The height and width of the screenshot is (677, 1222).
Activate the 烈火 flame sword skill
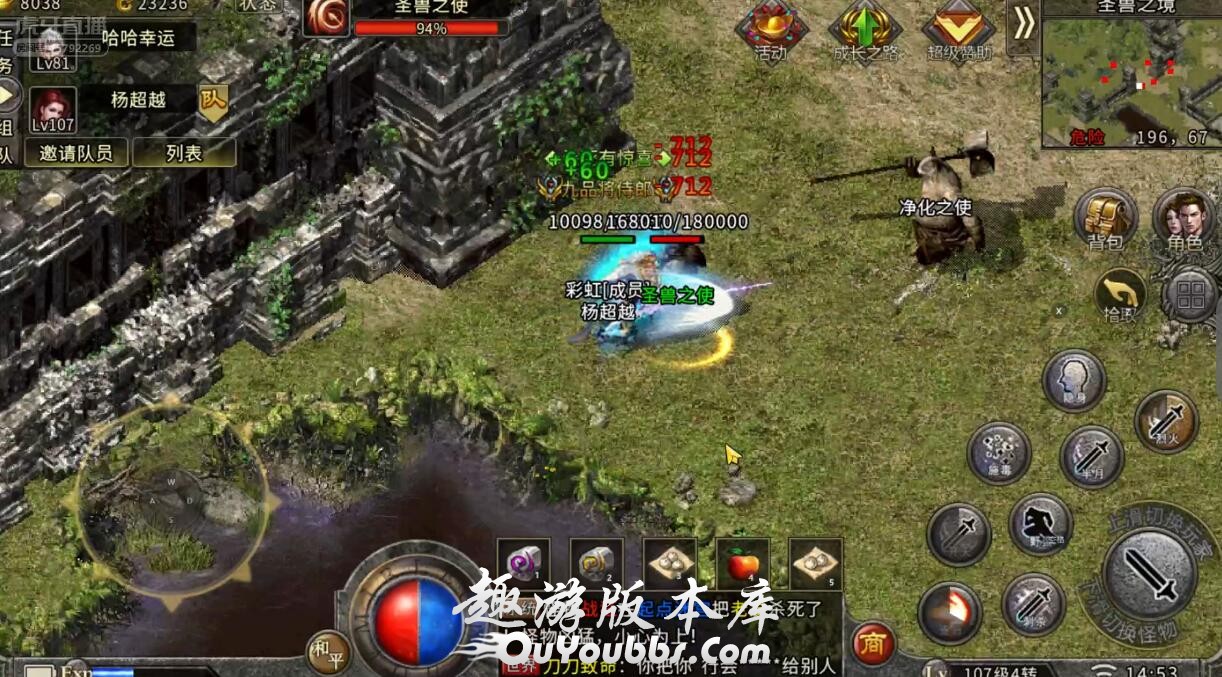[x=1166, y=421]
